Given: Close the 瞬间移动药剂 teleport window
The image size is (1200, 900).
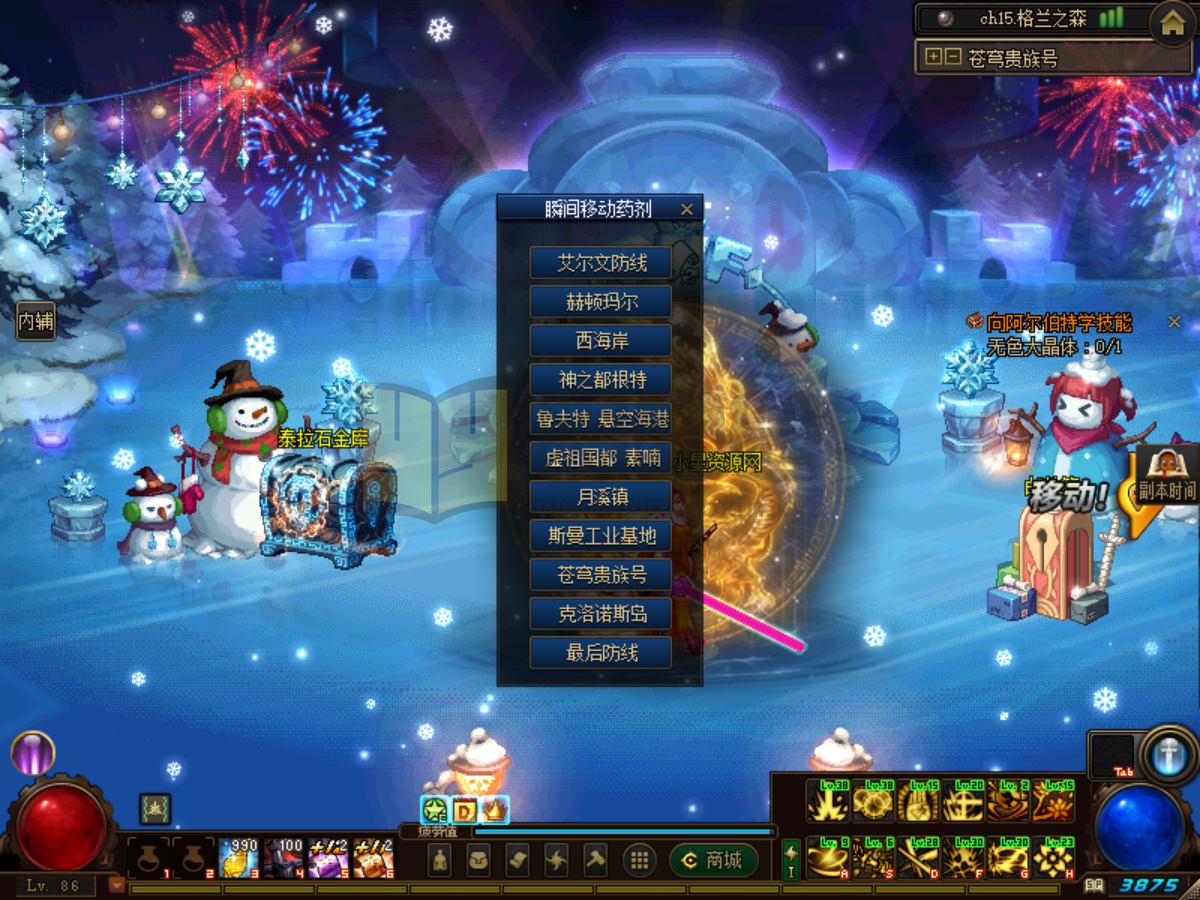Looking at the screenshot, I should click(686, 209).
